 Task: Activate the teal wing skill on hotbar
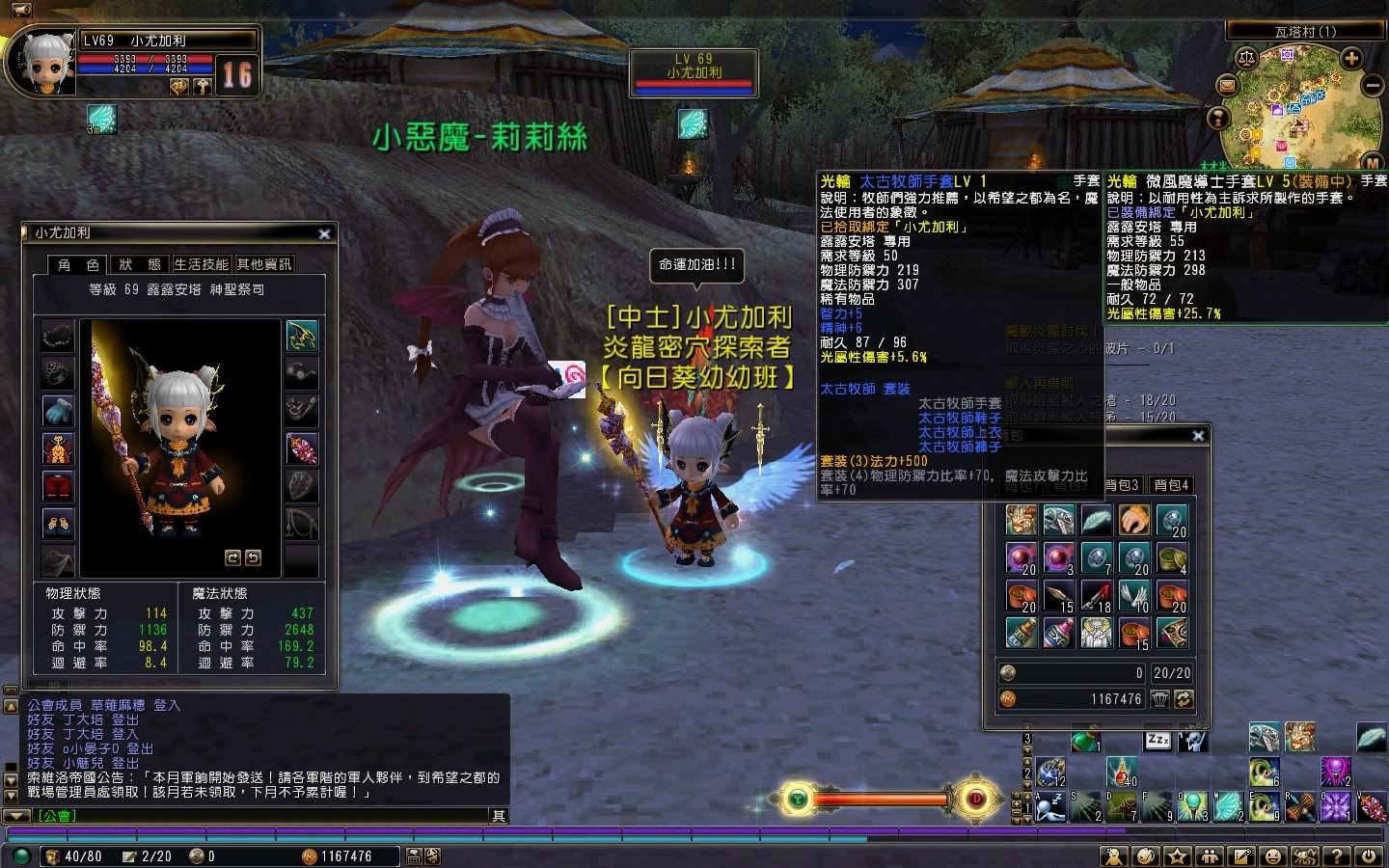pos(1227,806)
